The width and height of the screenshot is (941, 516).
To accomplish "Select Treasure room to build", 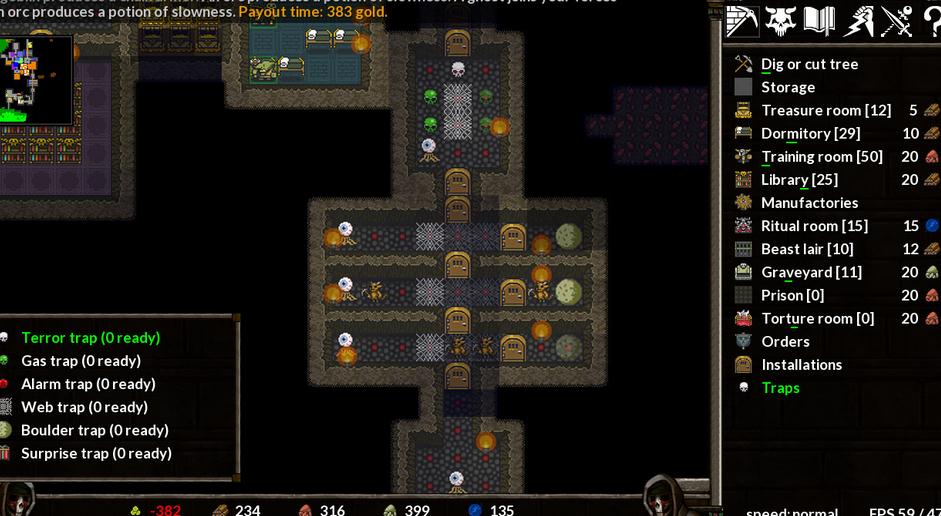I will pos(825,110).
